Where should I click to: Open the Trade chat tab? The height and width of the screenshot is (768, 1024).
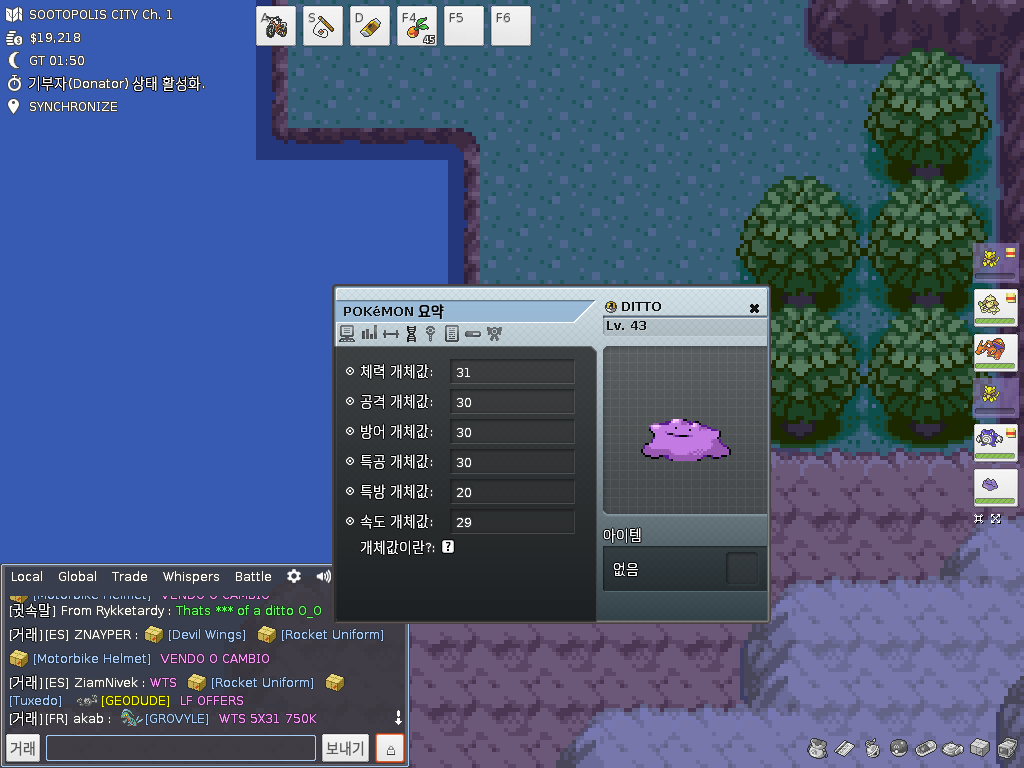pos(129,576)
